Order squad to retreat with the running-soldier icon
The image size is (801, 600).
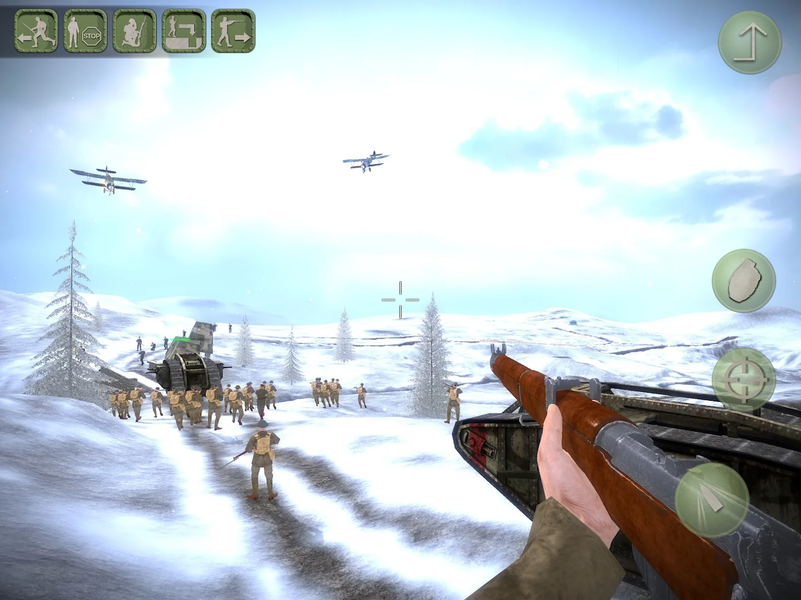point(36,30)
